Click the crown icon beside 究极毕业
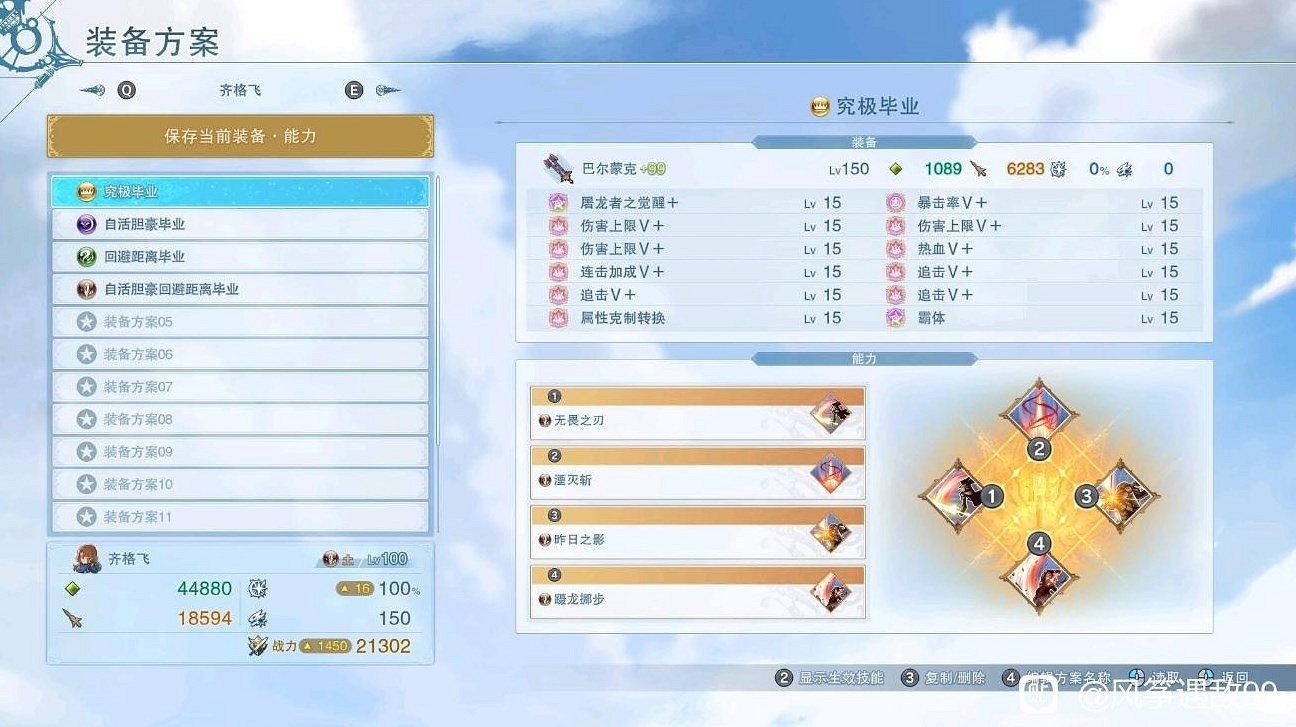Image resolution: width=1296 pixels, height=727 pixels. (818, 107)
